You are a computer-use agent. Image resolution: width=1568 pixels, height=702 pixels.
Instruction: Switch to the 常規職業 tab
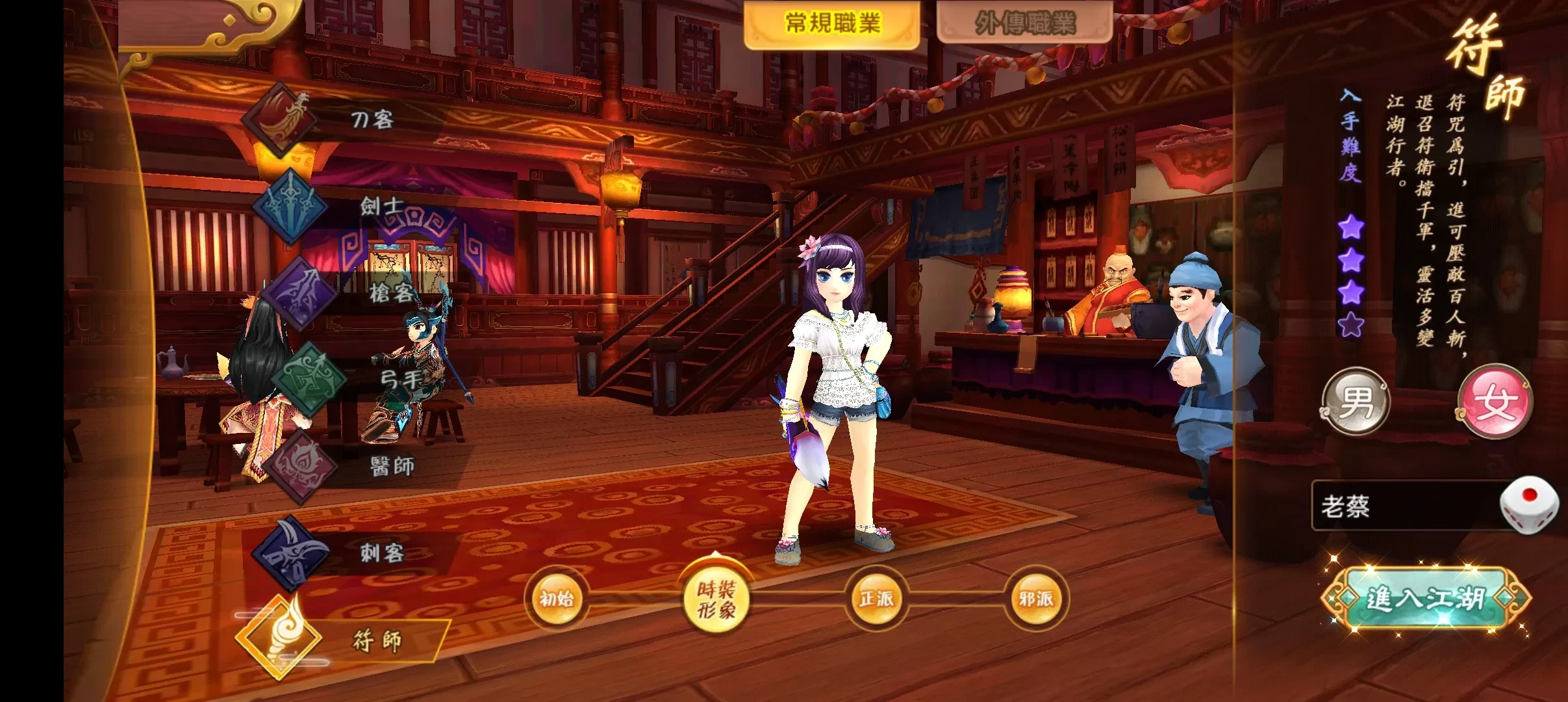pos(832,24)
